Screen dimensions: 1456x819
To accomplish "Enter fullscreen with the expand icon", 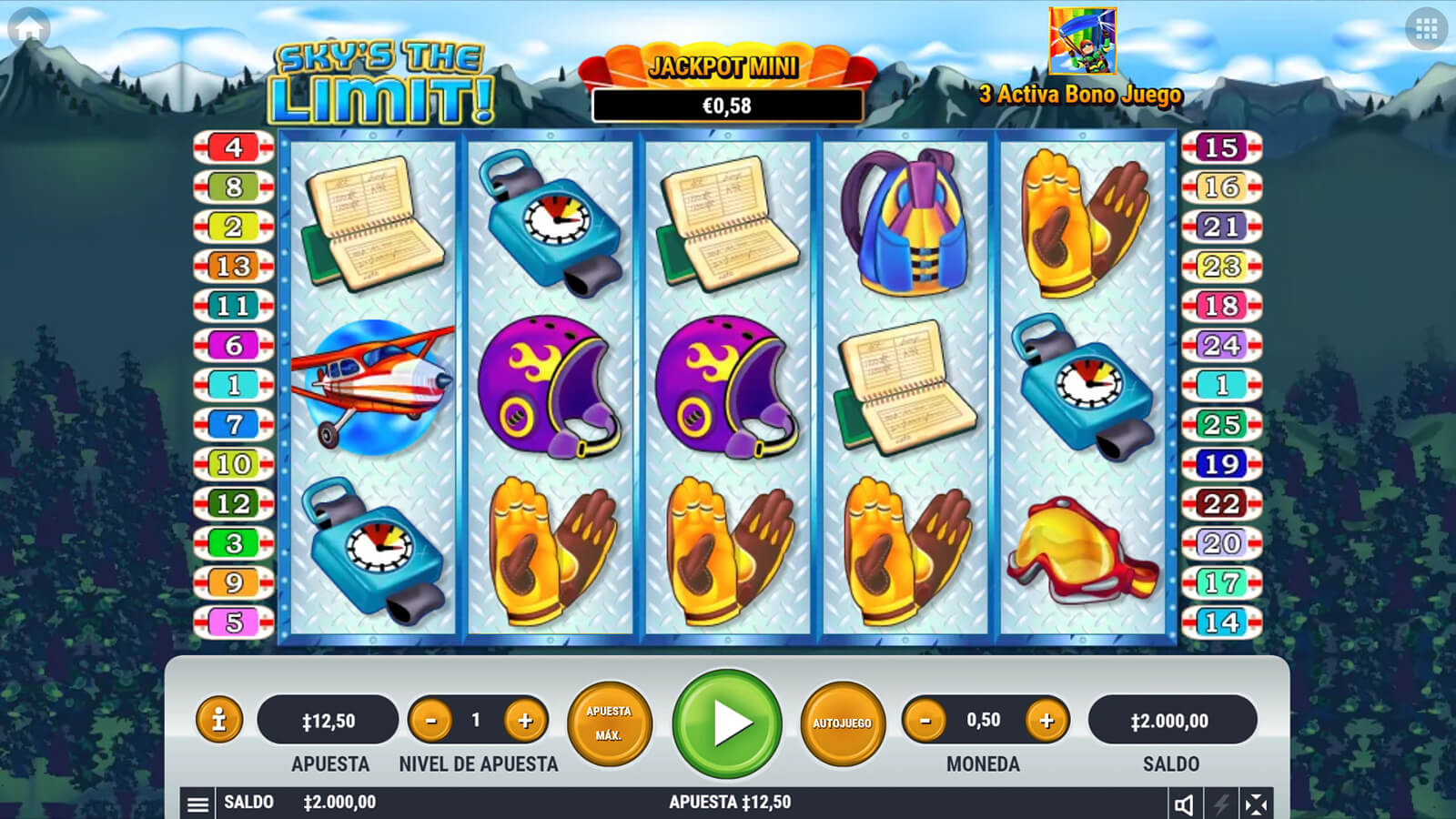I will [1256, 804].
